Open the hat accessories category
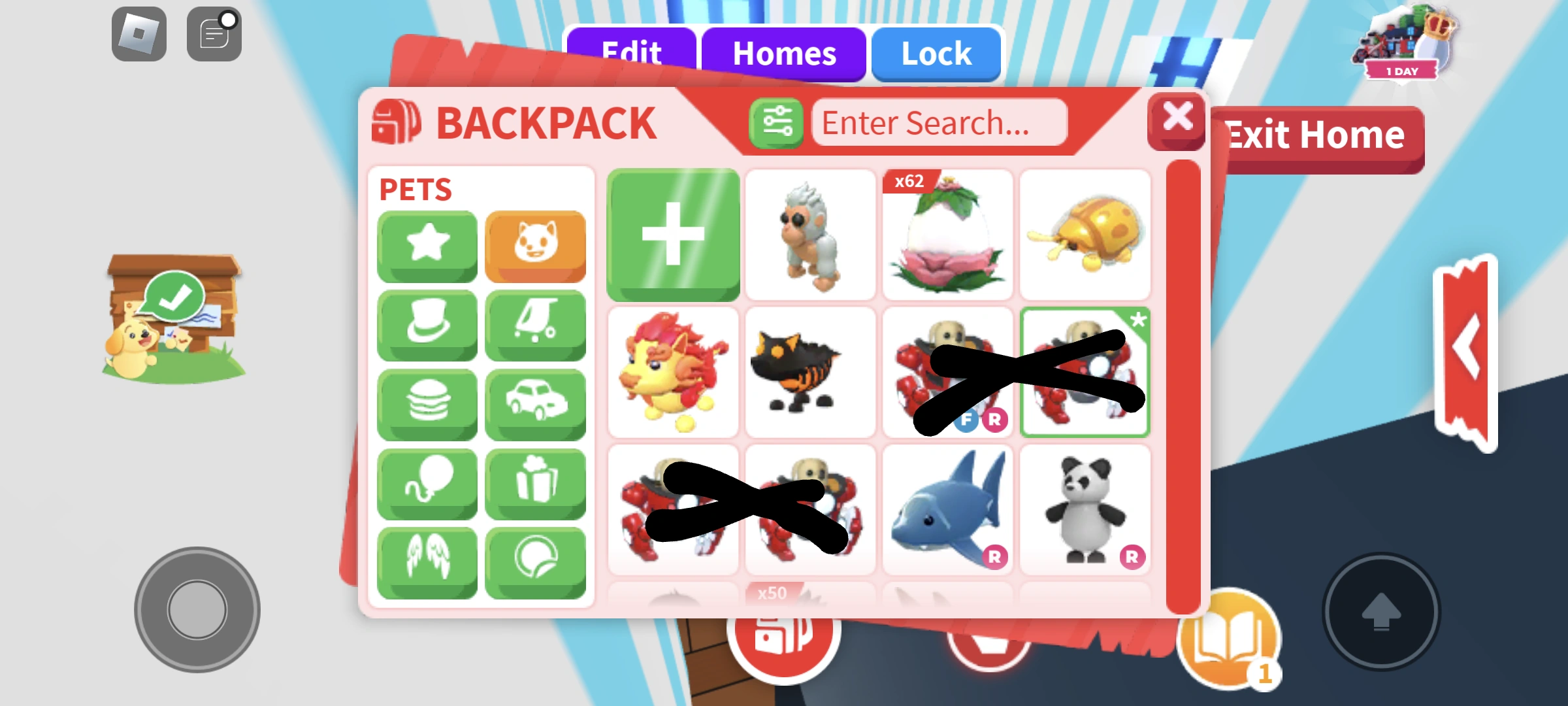The image size is (1568, 706). 427,325
